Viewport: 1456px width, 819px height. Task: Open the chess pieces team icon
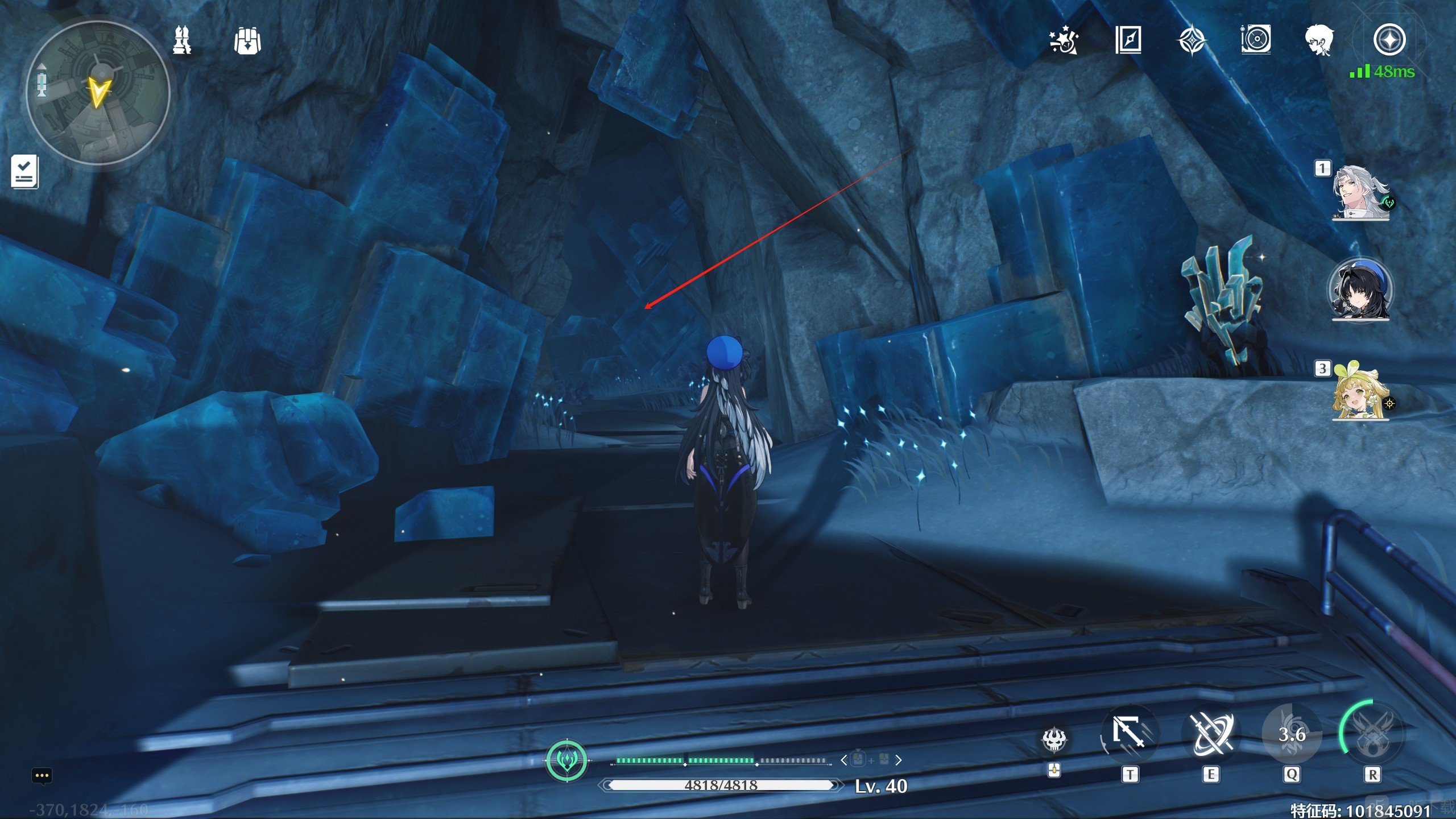pyautogui.click(x=182, y=40)
